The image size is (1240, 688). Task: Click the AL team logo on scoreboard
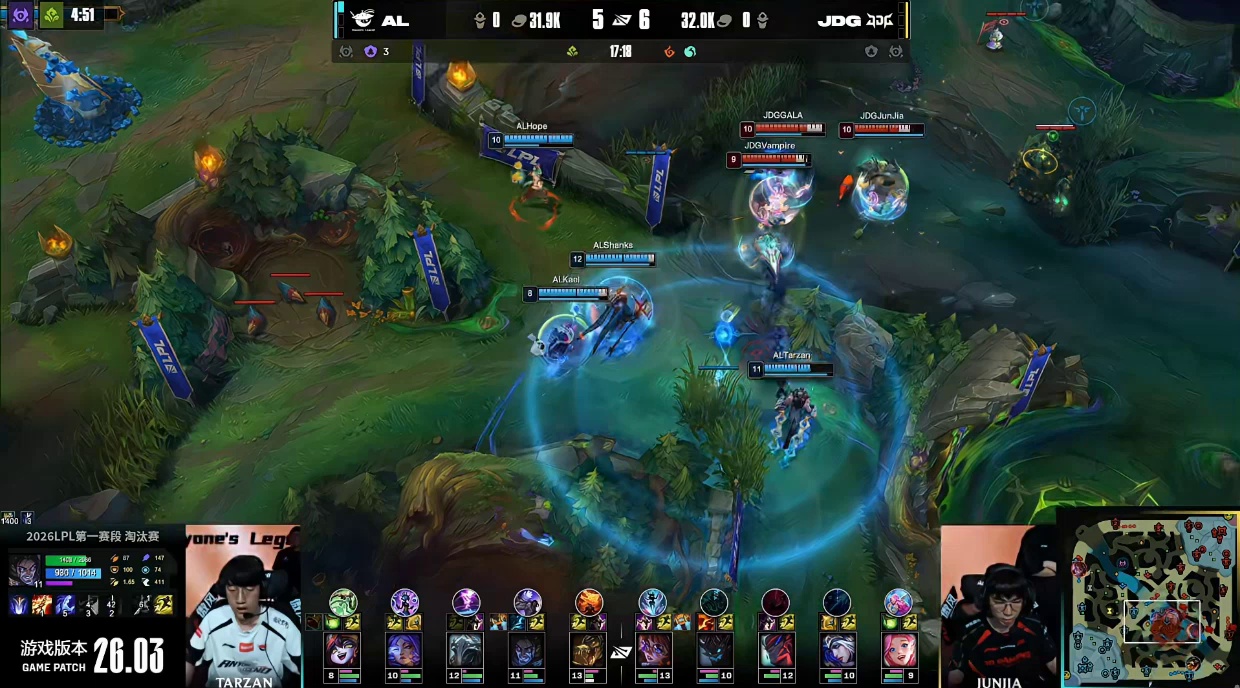pyautogui.click(x=362, y=20)
